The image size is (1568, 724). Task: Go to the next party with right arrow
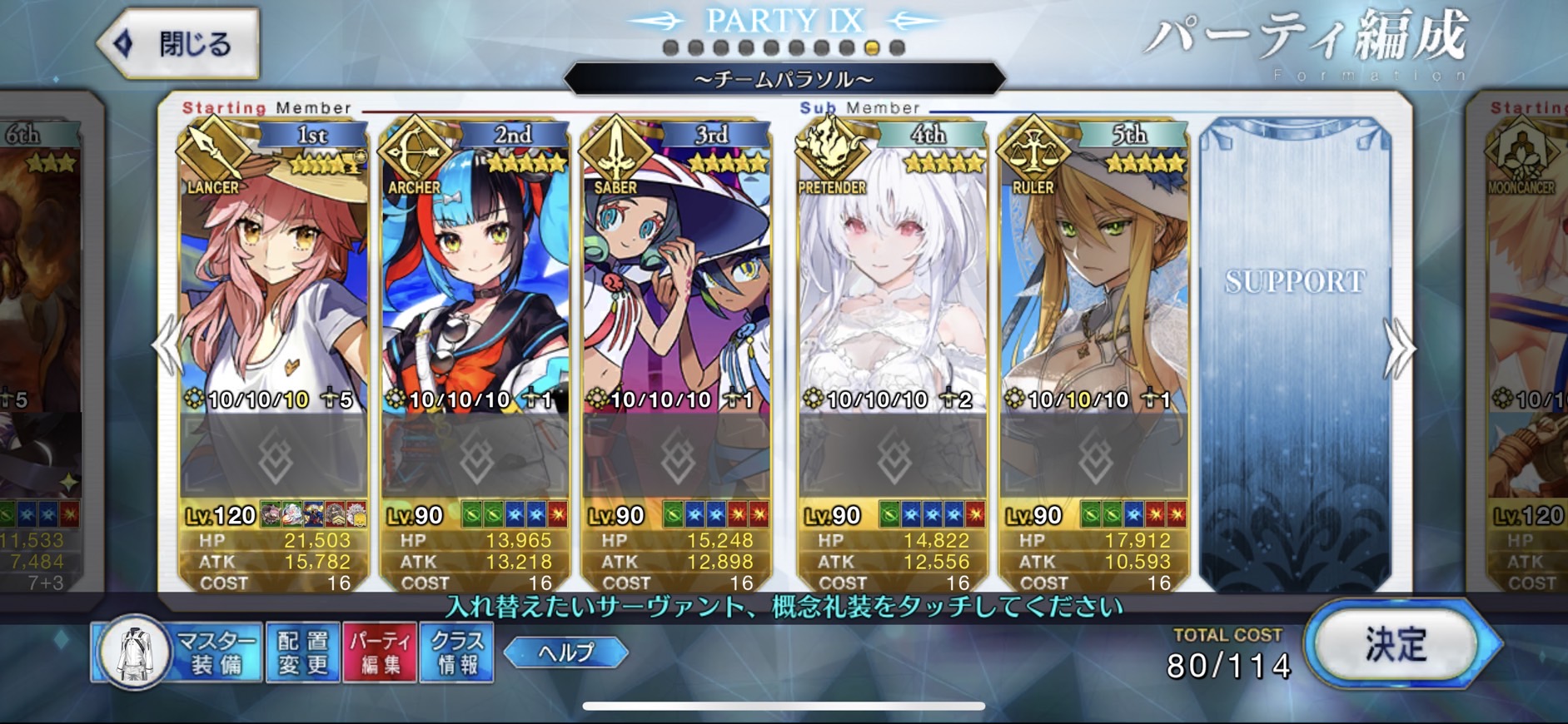coord(1398,348)
